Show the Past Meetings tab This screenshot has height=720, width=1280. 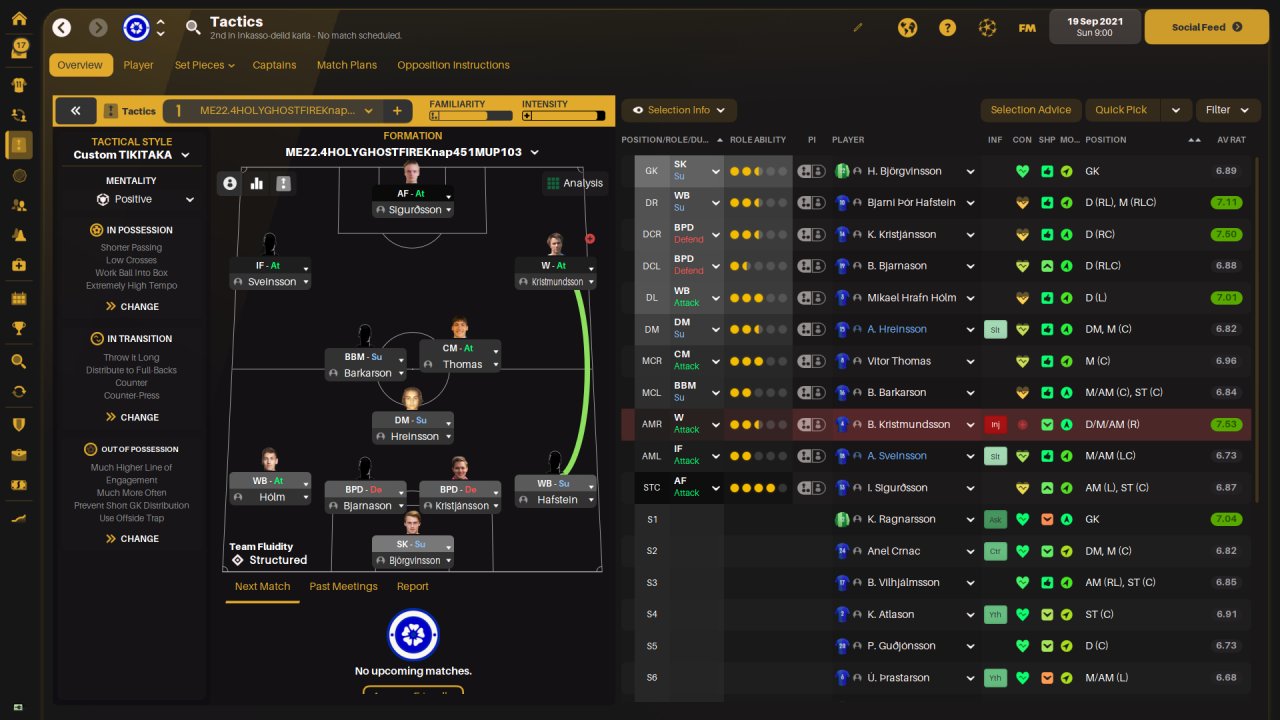coord(343,586)
